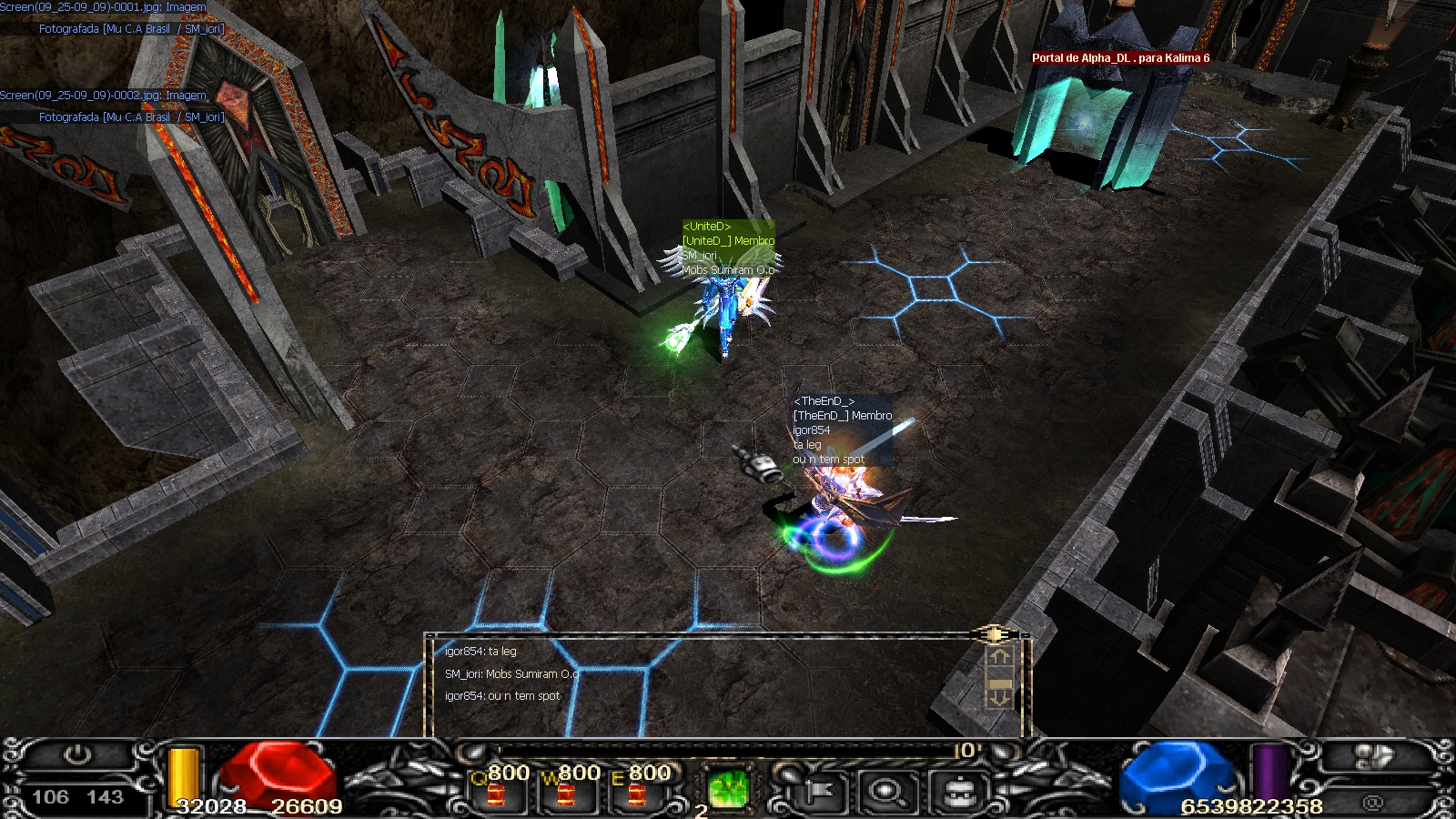This screenshot has width=1456, height=819.
Task: Open the friends button with figures icon
Action: (x=1373, y=757)
